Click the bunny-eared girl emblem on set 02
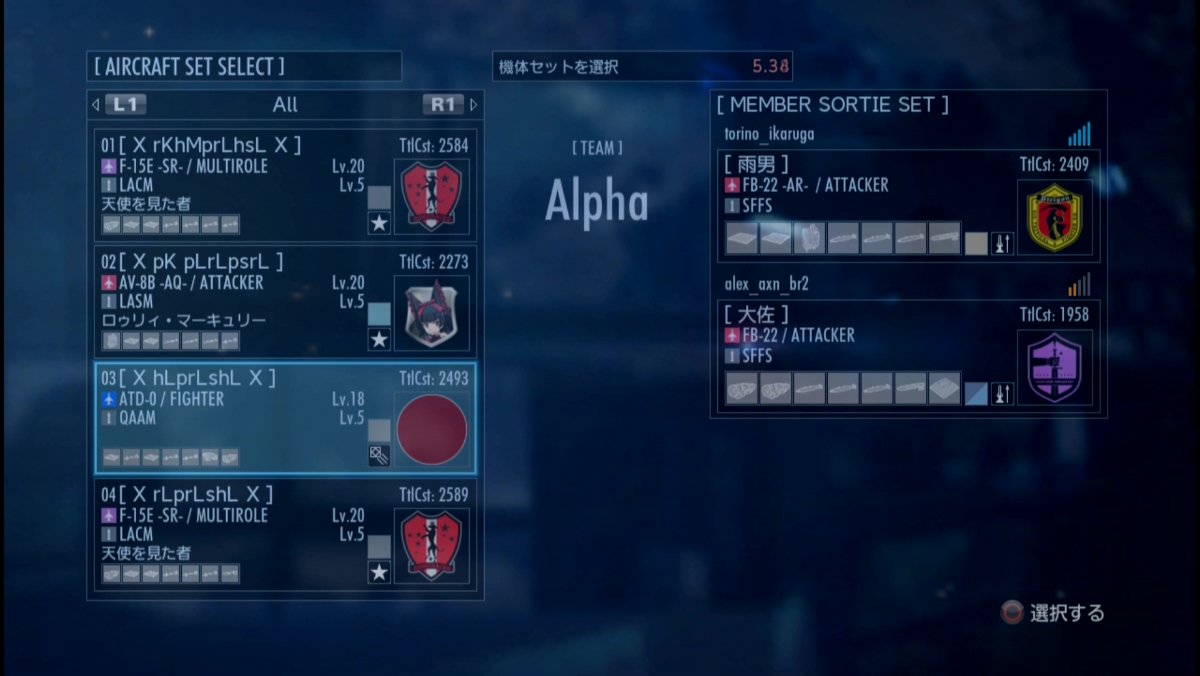Image resolution: width=1200 pixels, height=676 pixels. (432, 313)
